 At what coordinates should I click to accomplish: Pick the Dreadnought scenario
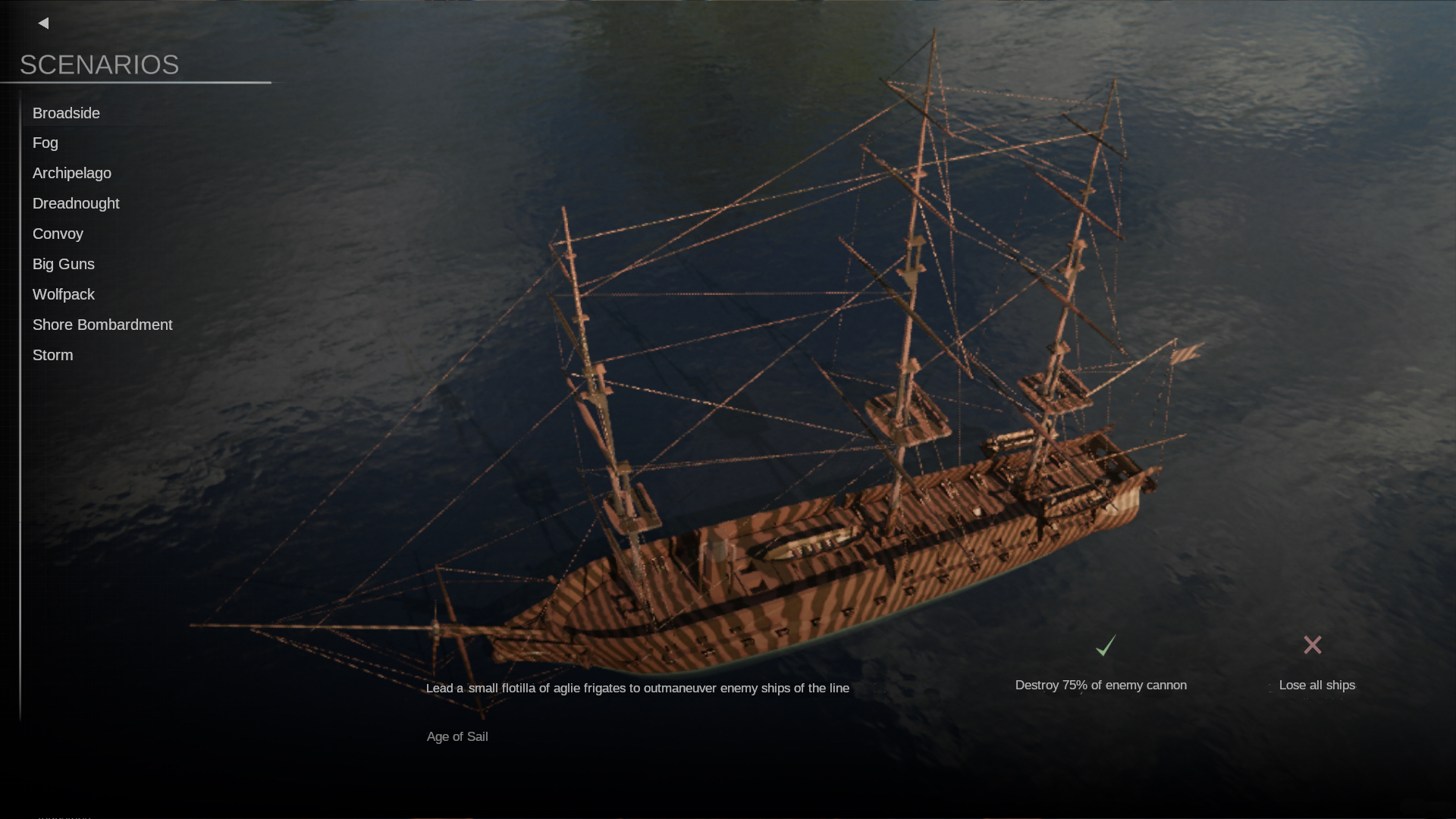tap(76, 203)
